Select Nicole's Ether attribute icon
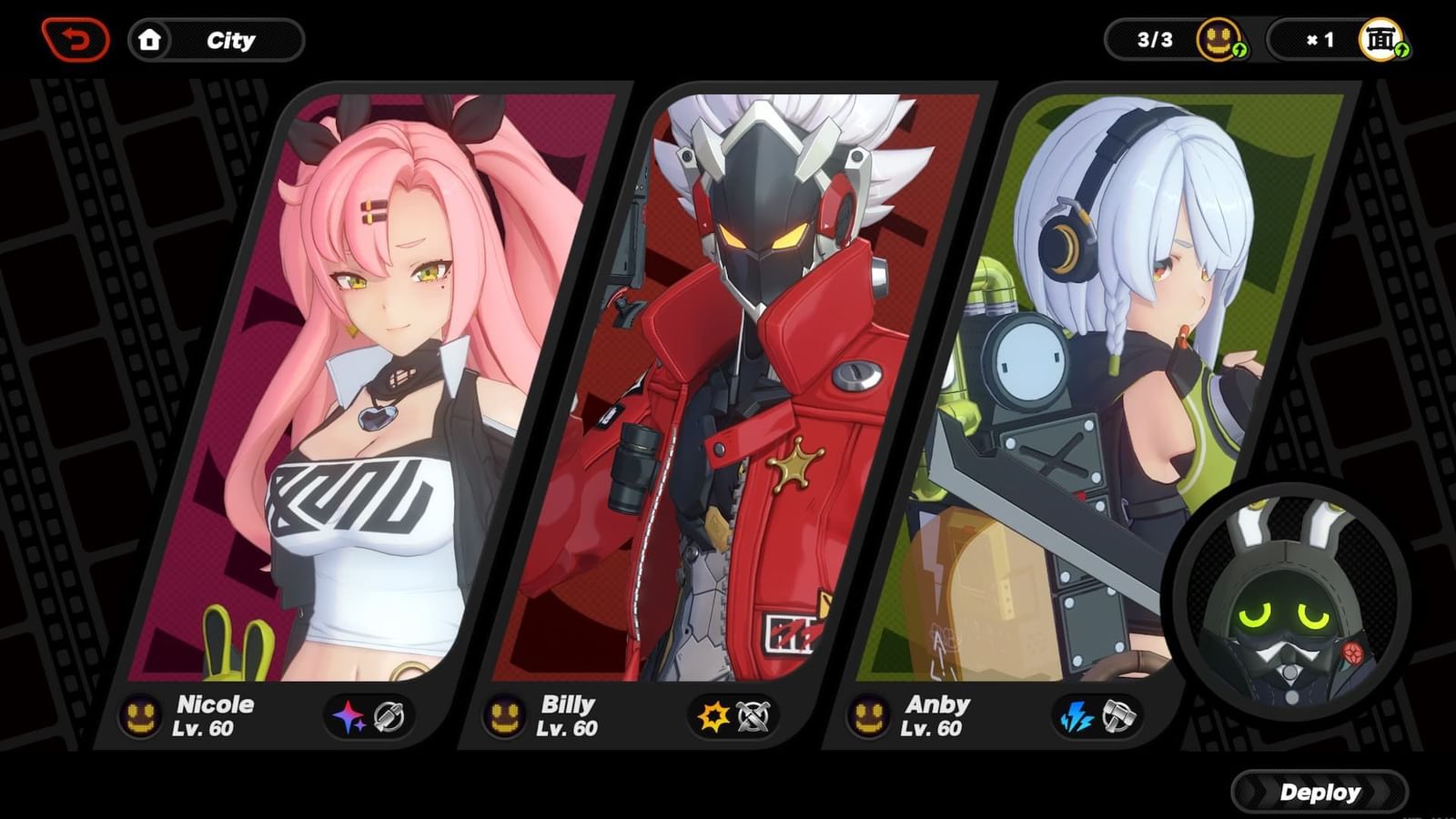1456x819 pixels. pyautogui.click(x=348, y=715)
